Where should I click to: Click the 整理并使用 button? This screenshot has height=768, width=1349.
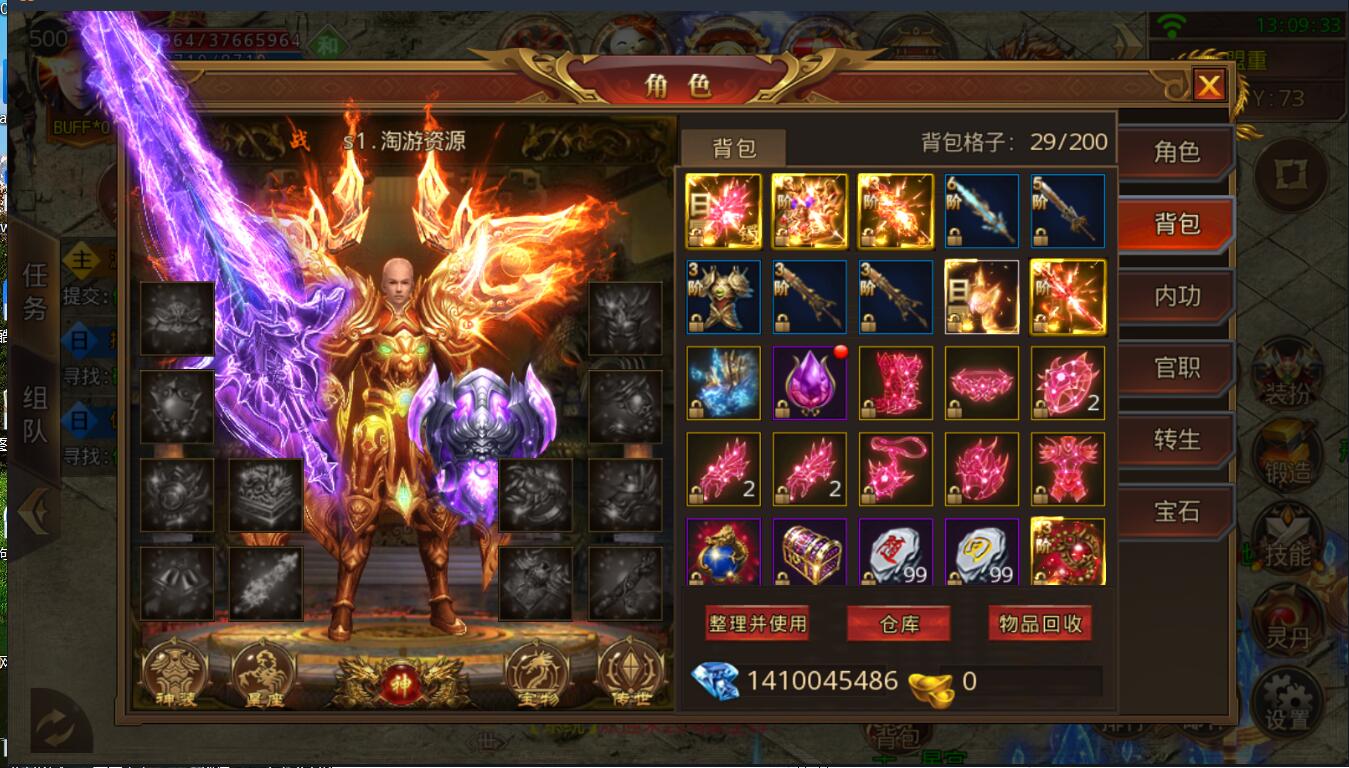tap(757, 624)
